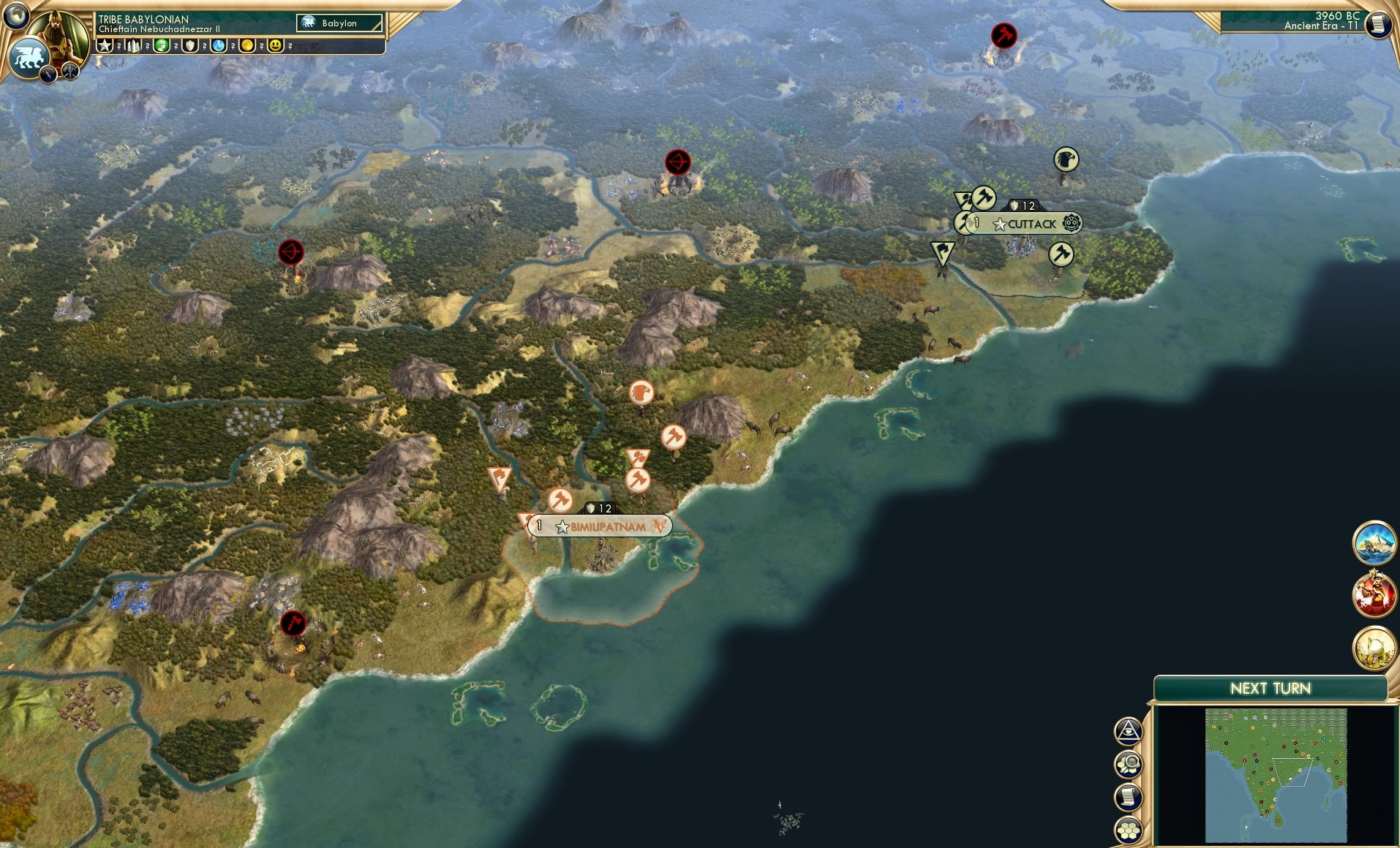
Task: Expand the Babylon civilization dropdown banner
Action: click(340, 23)
